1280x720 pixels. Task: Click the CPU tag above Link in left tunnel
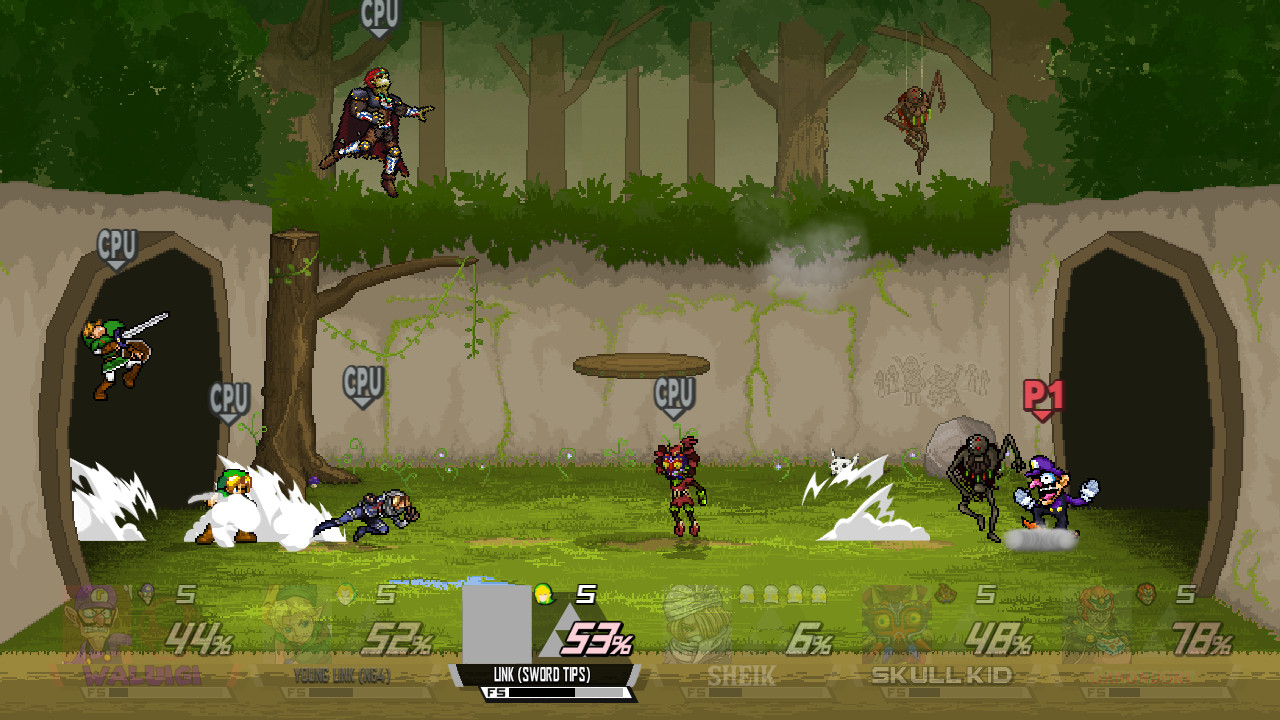(118, 243)
